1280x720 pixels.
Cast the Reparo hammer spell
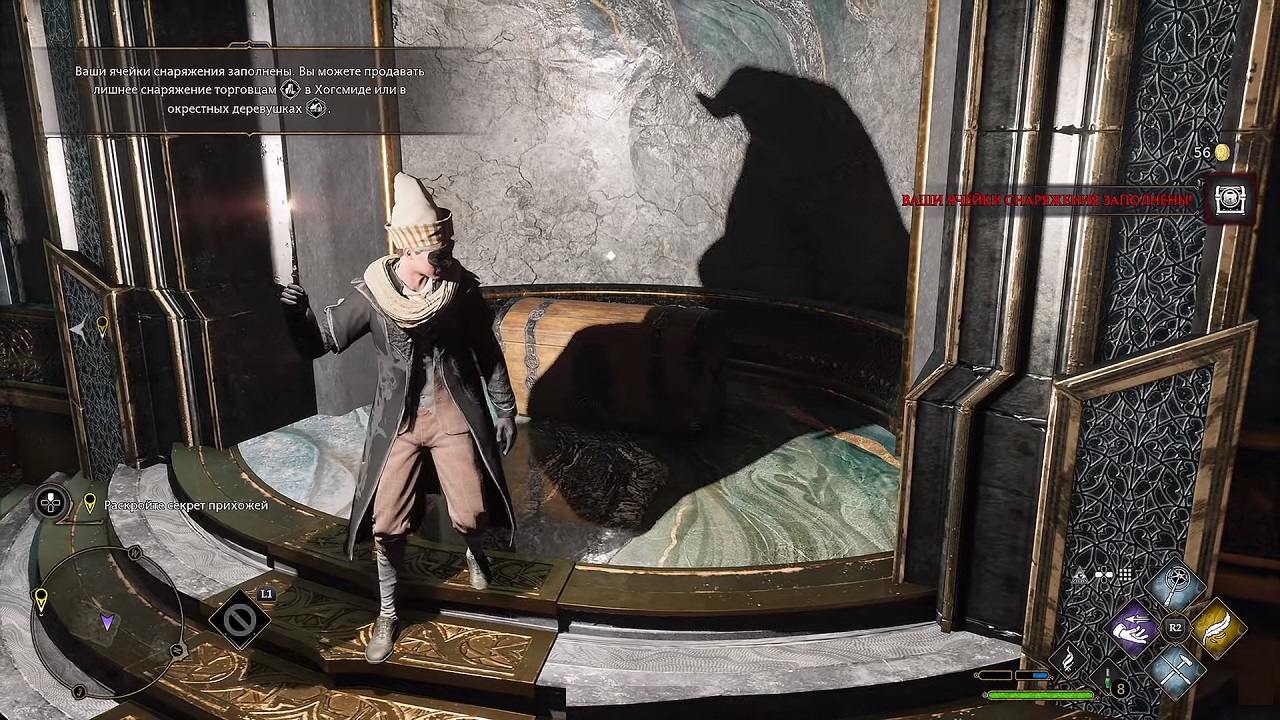tap(1178, 668)
